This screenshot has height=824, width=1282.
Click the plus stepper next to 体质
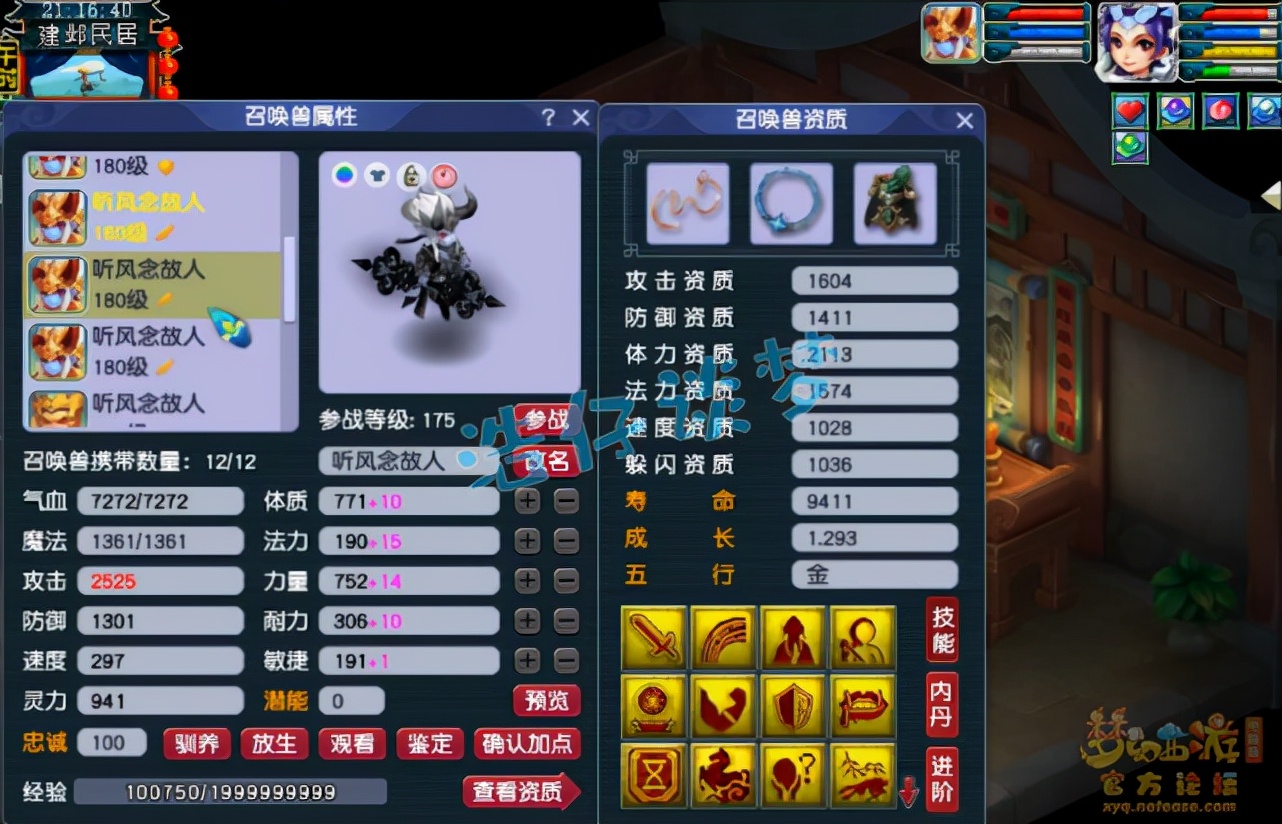coord(528,501)
